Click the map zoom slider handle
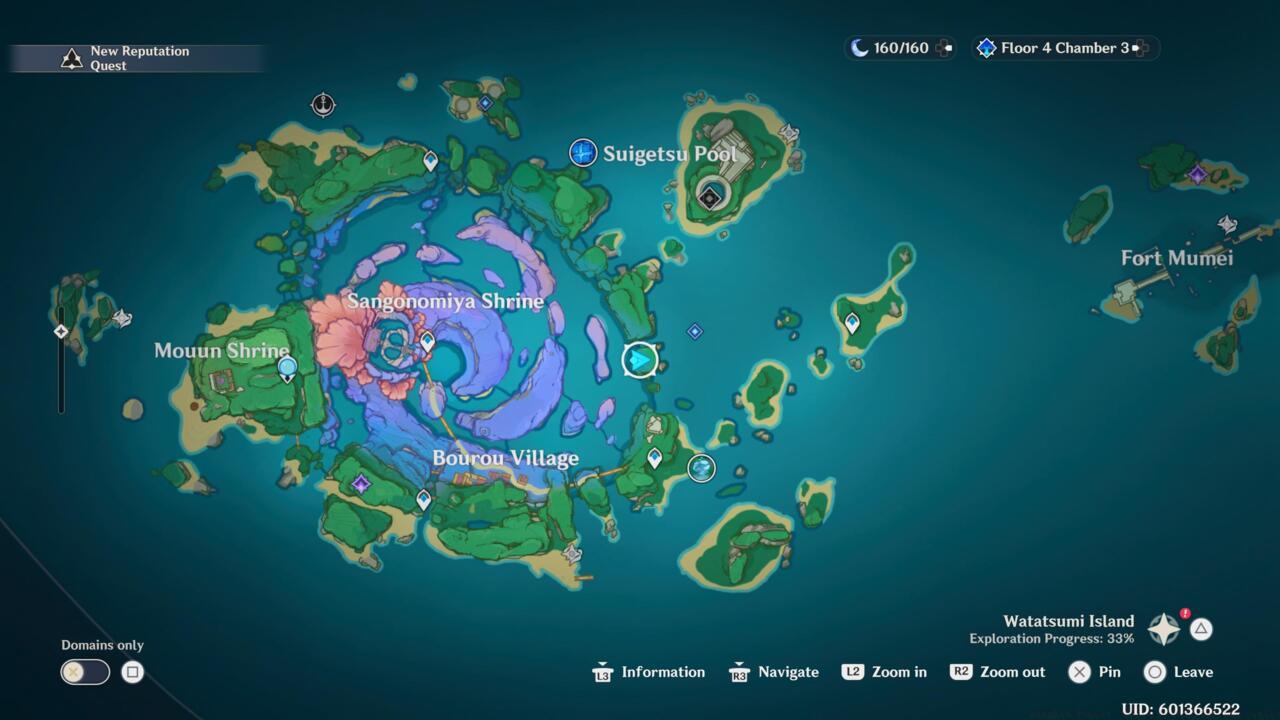1280x720 pixels. tap(61, 331)
